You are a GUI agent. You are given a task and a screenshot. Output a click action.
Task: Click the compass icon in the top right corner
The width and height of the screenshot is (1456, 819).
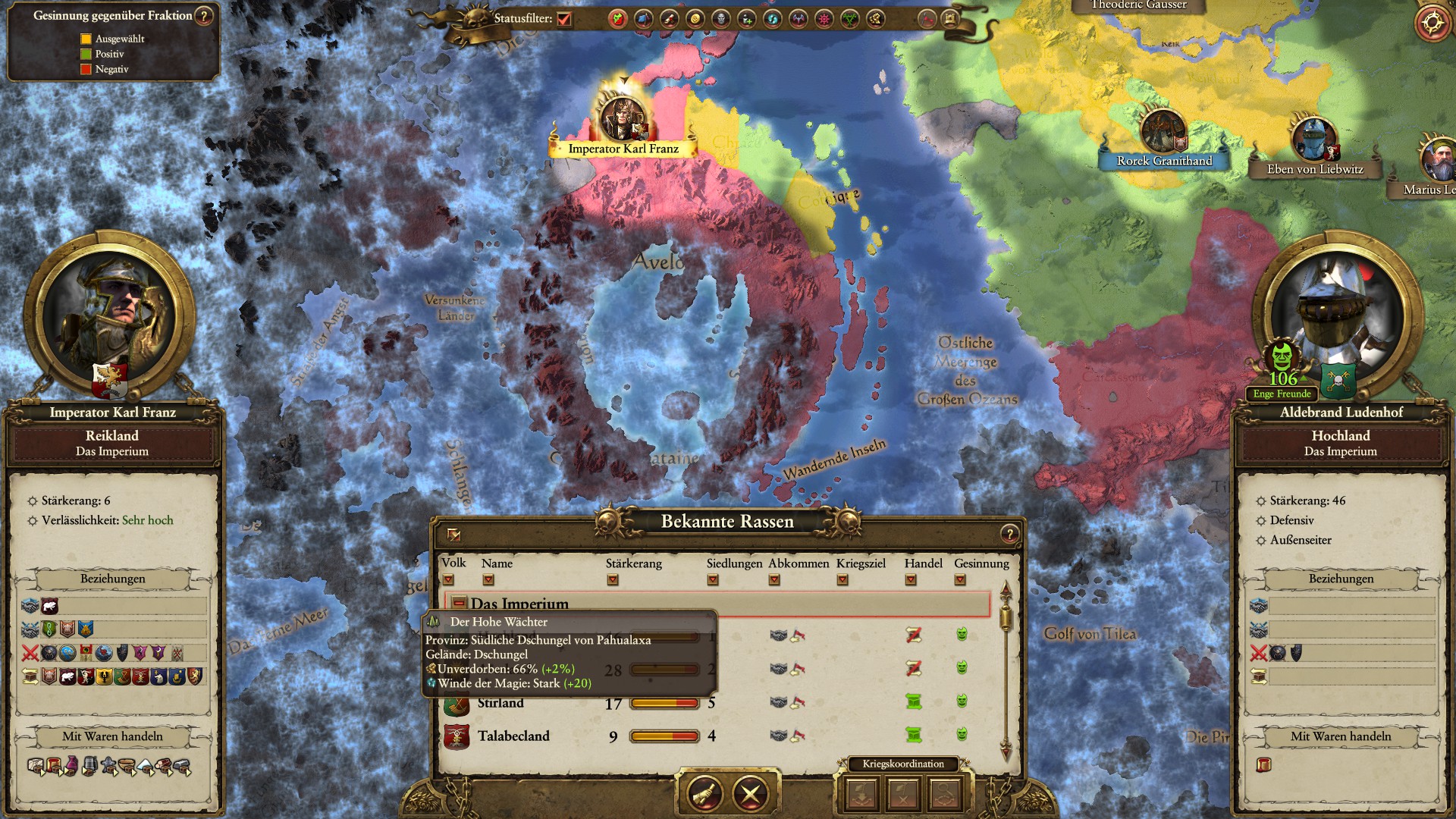[1432, 24]
